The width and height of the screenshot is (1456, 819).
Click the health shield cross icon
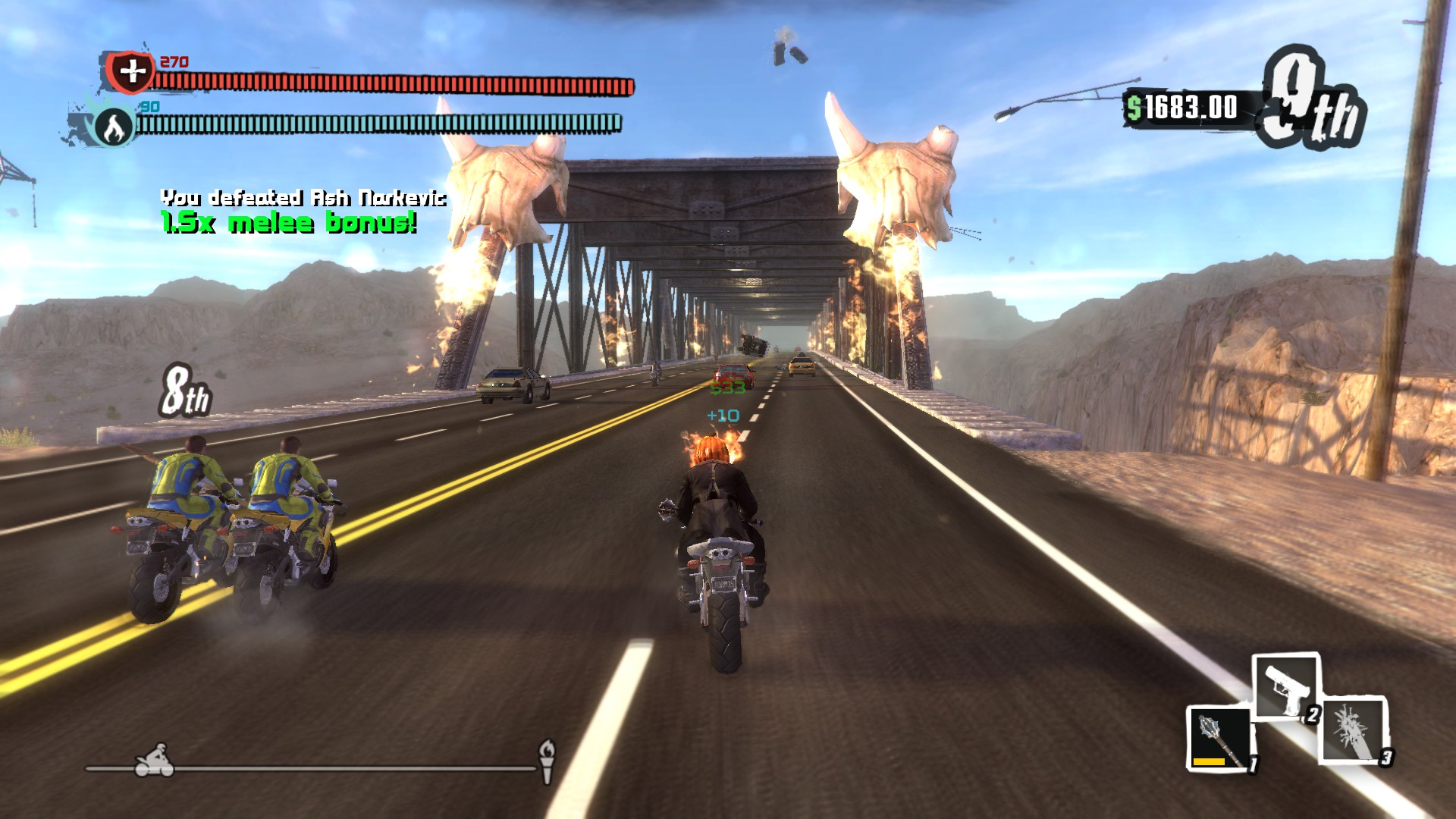(132, 72)
